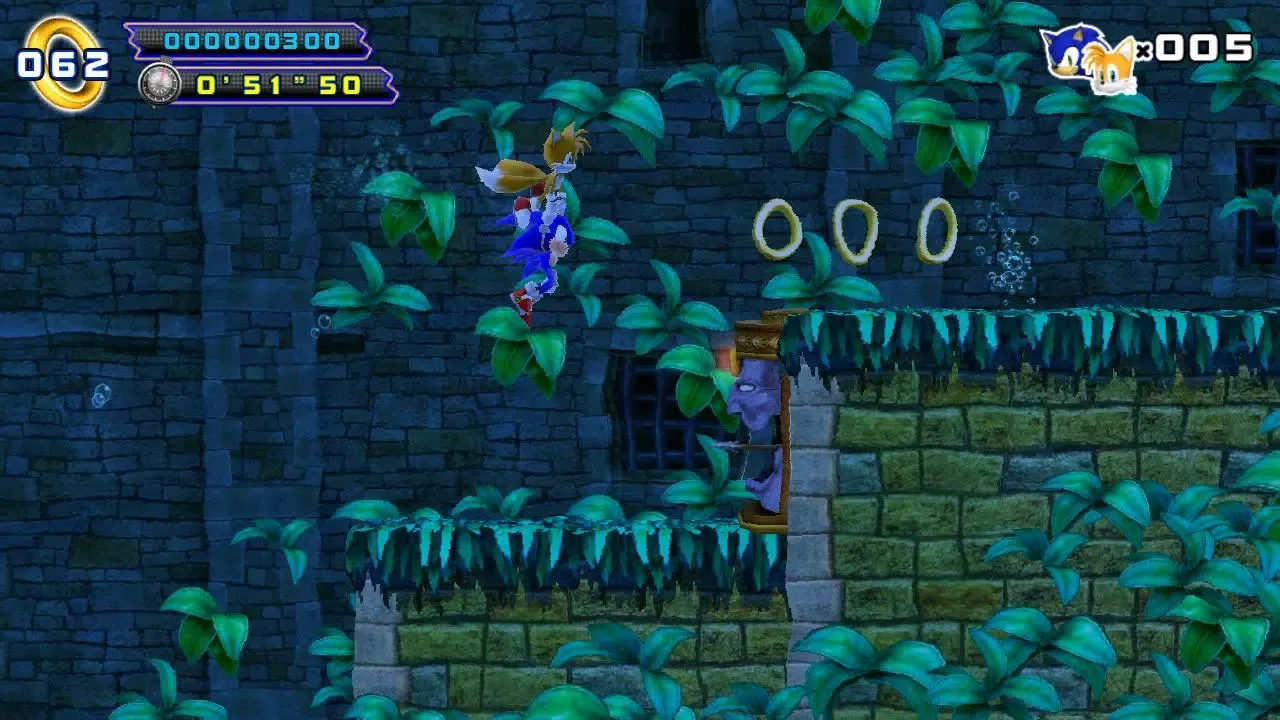The height and width of the screenshot is (720, 1280).
Task: Select the stopwatch timer icon
Action: click(160, 83)
